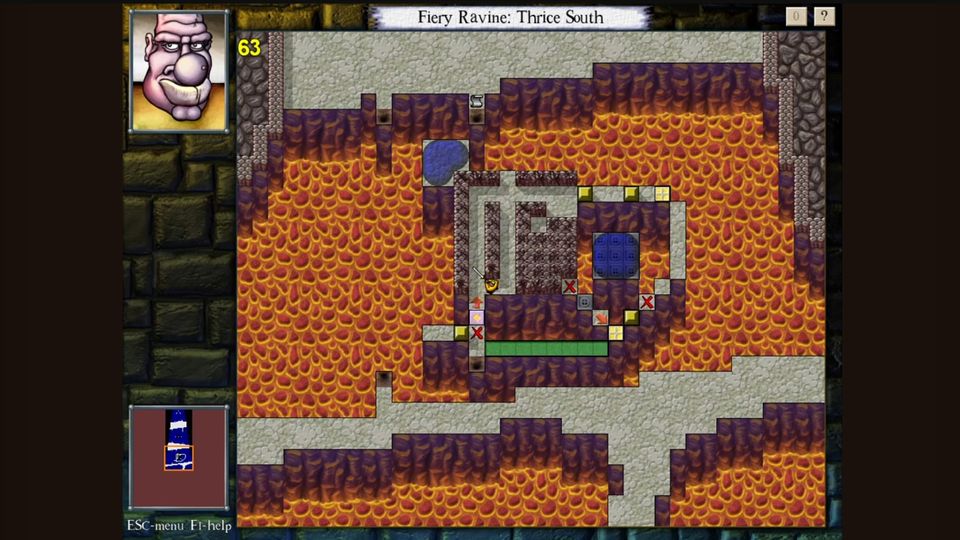Click the Beethro face portrait
Viewport: 960px width, 540px height.
(x=179, y=71)
